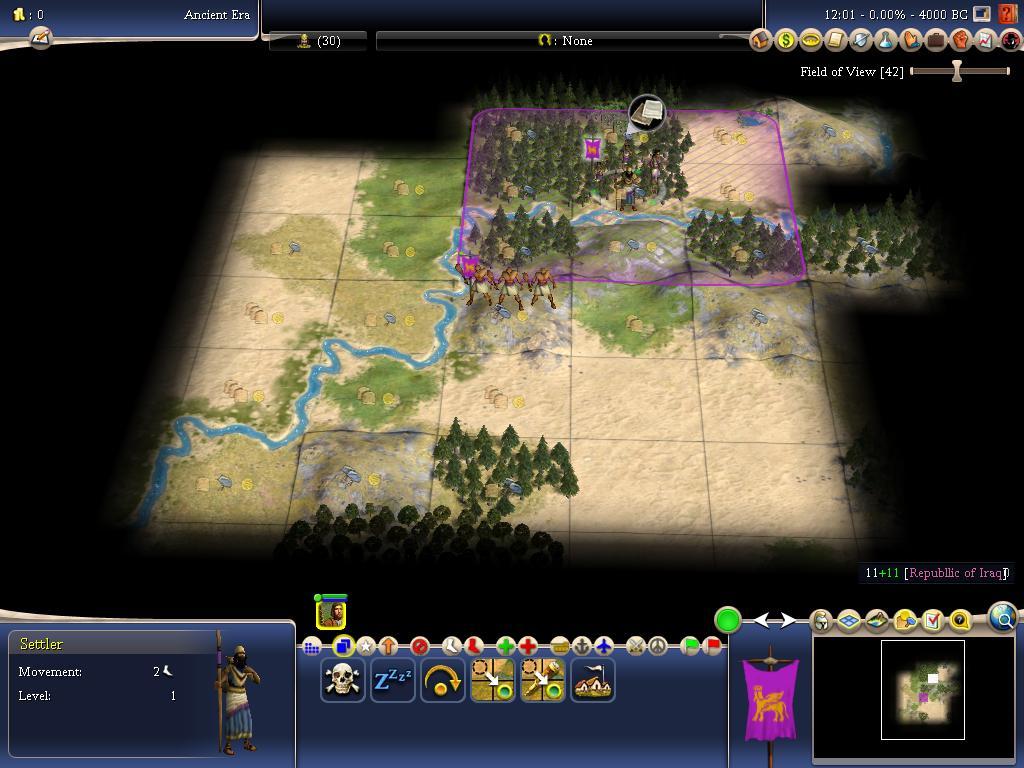Open the Foreign Advisor briefcase icon
The height and width of the screenshot is (768, 1024).
click(x=935, y=41)
